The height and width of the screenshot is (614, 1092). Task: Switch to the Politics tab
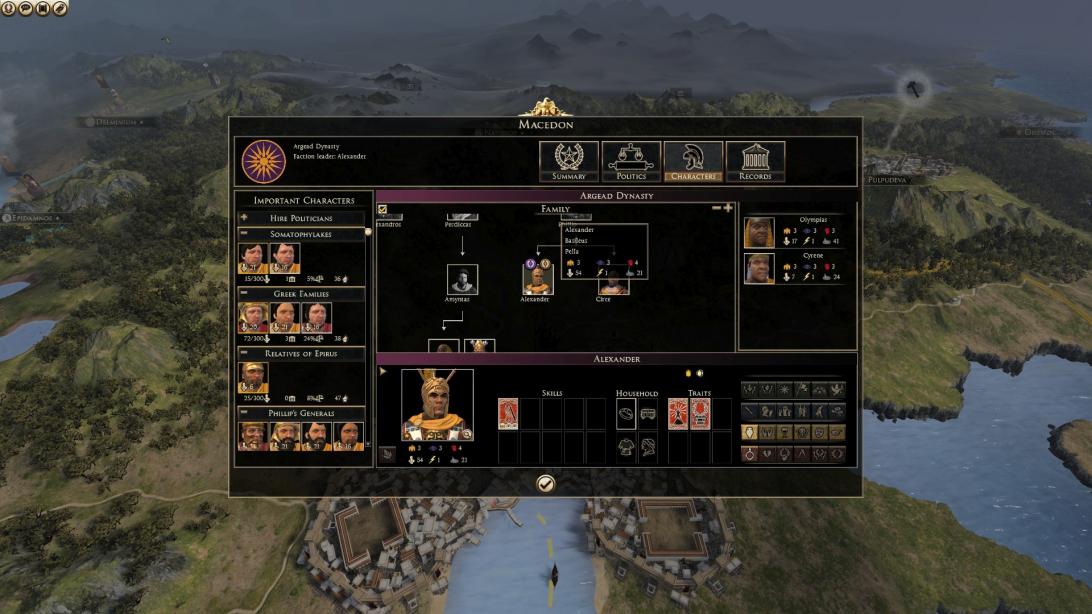[x=631, y=161]
